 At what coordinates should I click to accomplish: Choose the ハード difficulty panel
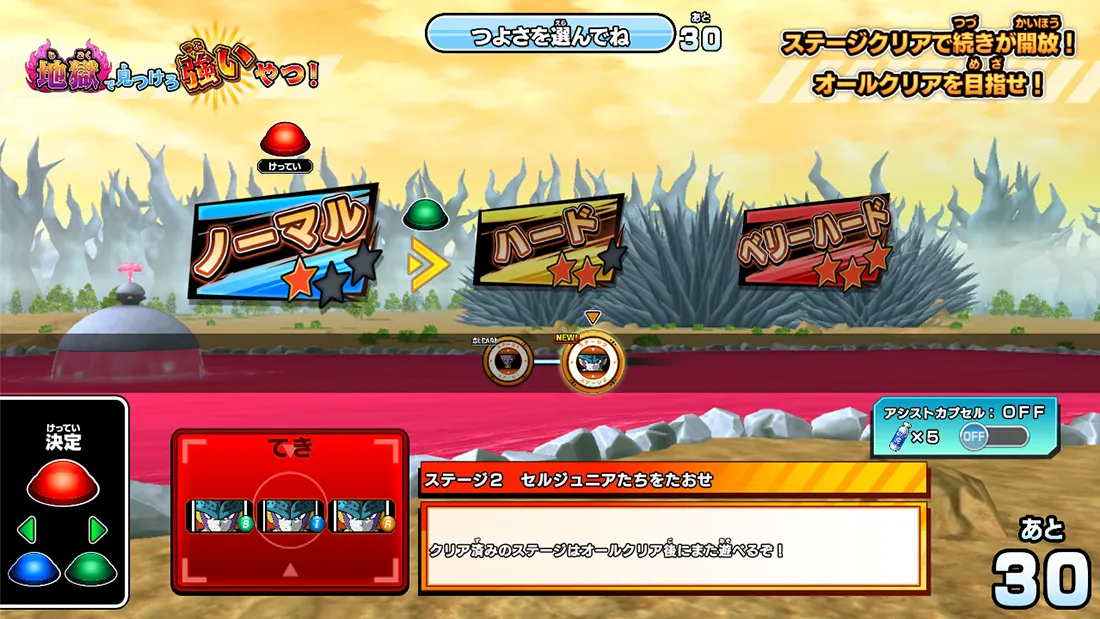549,243
